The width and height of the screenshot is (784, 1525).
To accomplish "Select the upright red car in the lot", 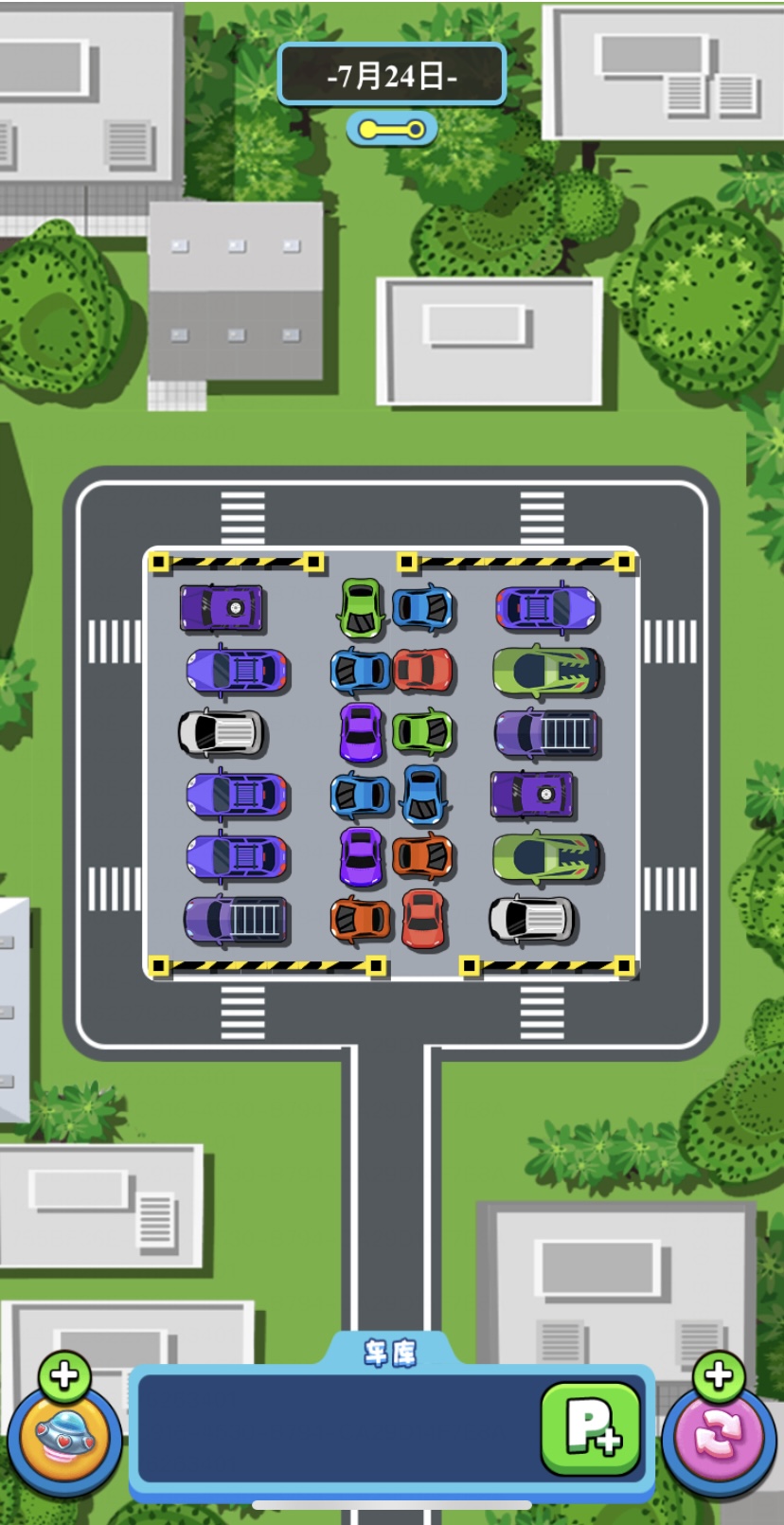I will coord(423,918).
